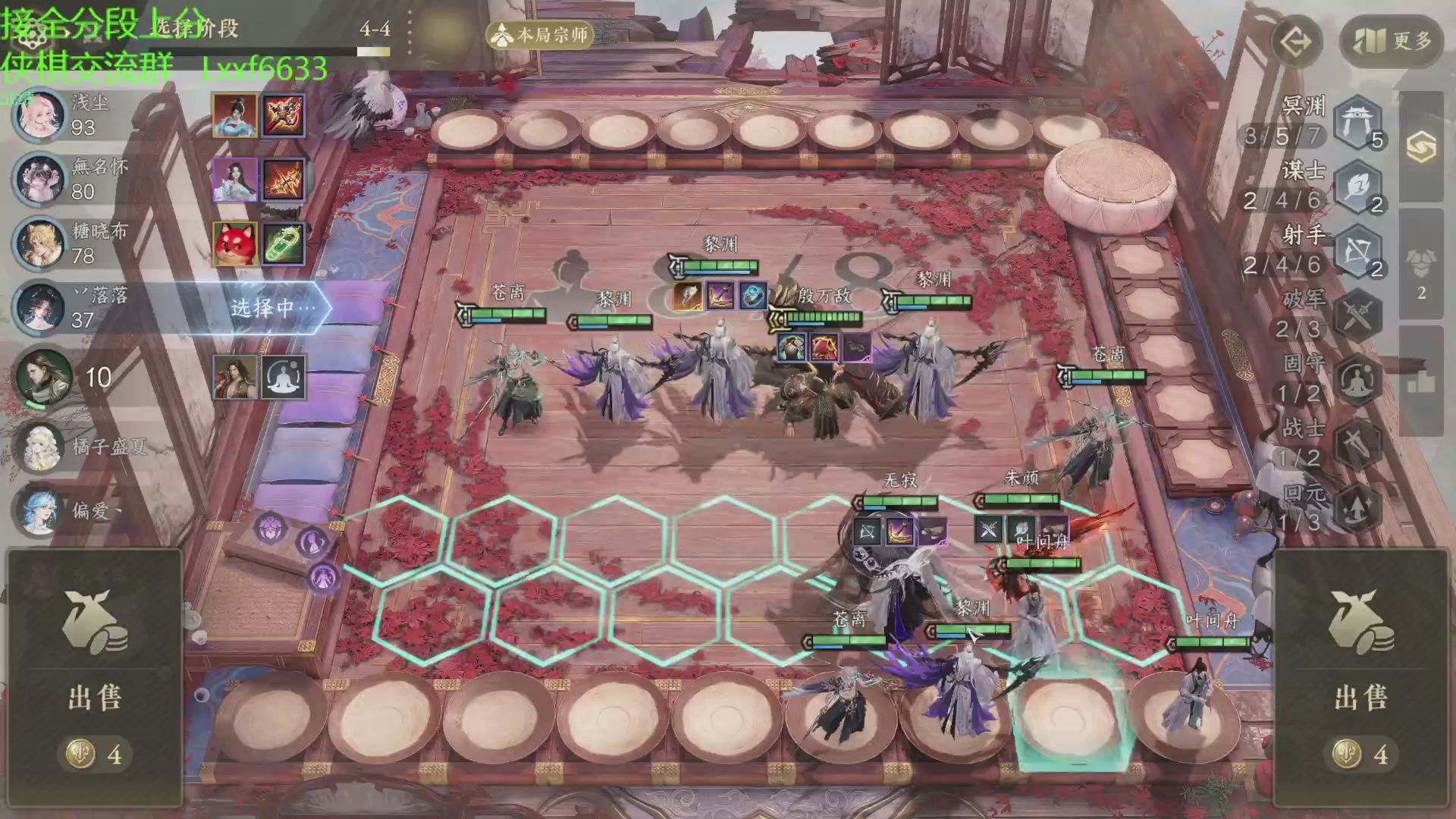Open the 冥渊 trait hexagon icon
Screen dimensions: 1456x819
(1357, 121)
